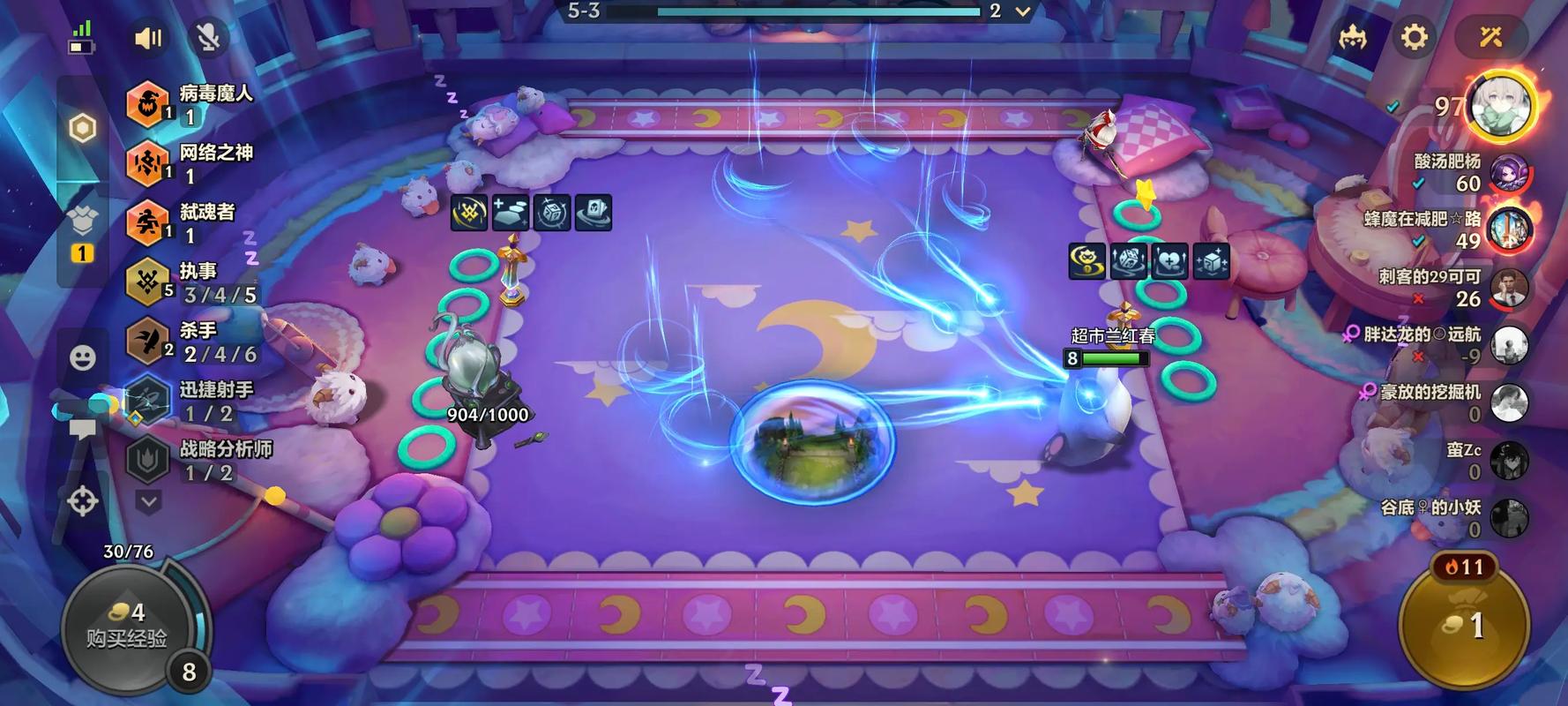Expand the stage 5-3 round dropdown arrow
The width and height of the screenshot is (1568, 706).
coord(1023,11)
